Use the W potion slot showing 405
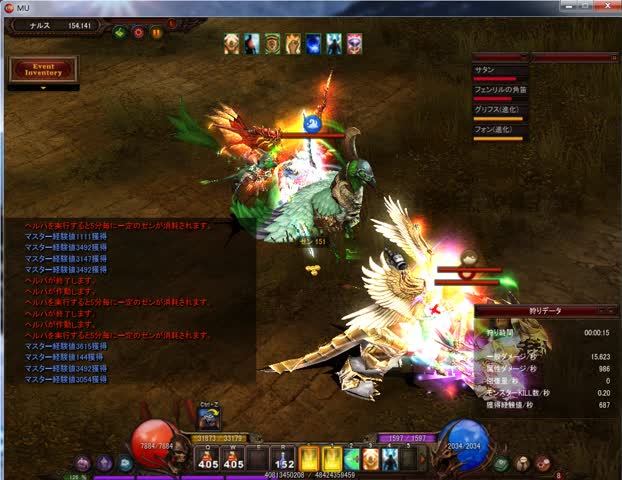Image resolution: width=622 pixels, height=480 pixels. [234, 459]
